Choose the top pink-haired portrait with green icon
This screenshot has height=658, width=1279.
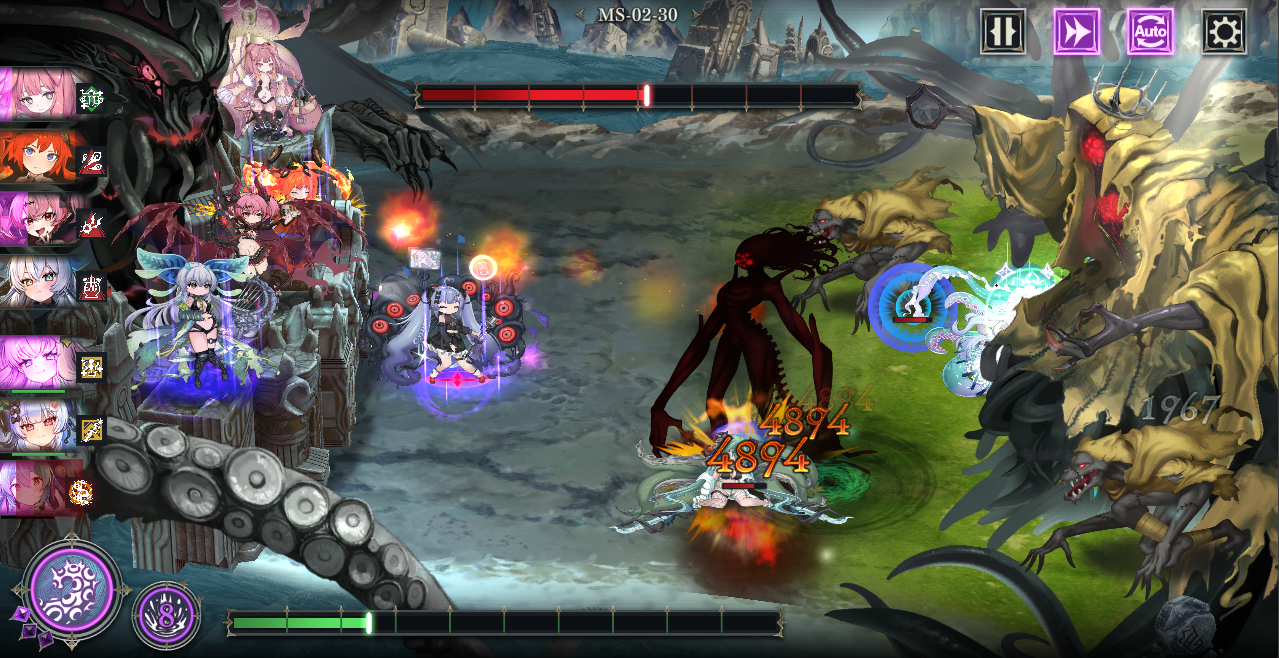[x=40, y=94]
